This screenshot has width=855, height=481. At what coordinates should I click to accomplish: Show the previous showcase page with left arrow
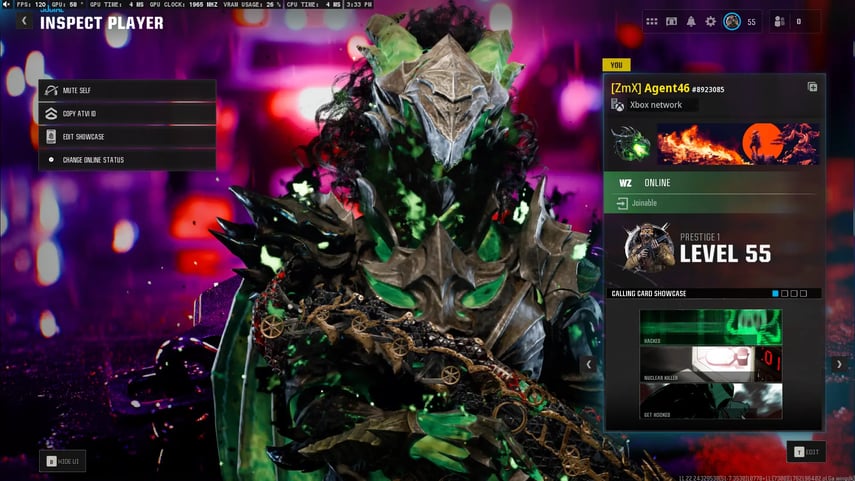click(588, 365)
